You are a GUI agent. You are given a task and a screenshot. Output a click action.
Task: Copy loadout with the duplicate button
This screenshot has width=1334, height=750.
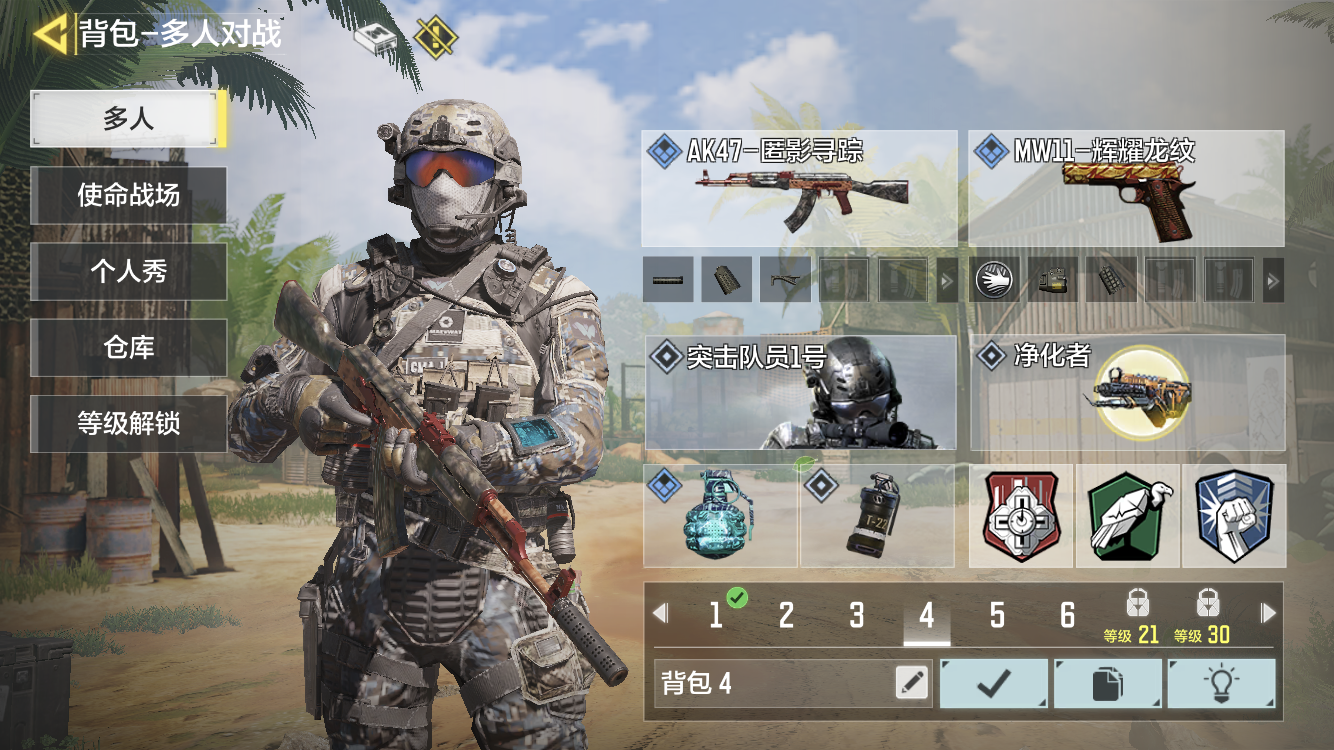pyautogui.click(x=1108, y=683)
